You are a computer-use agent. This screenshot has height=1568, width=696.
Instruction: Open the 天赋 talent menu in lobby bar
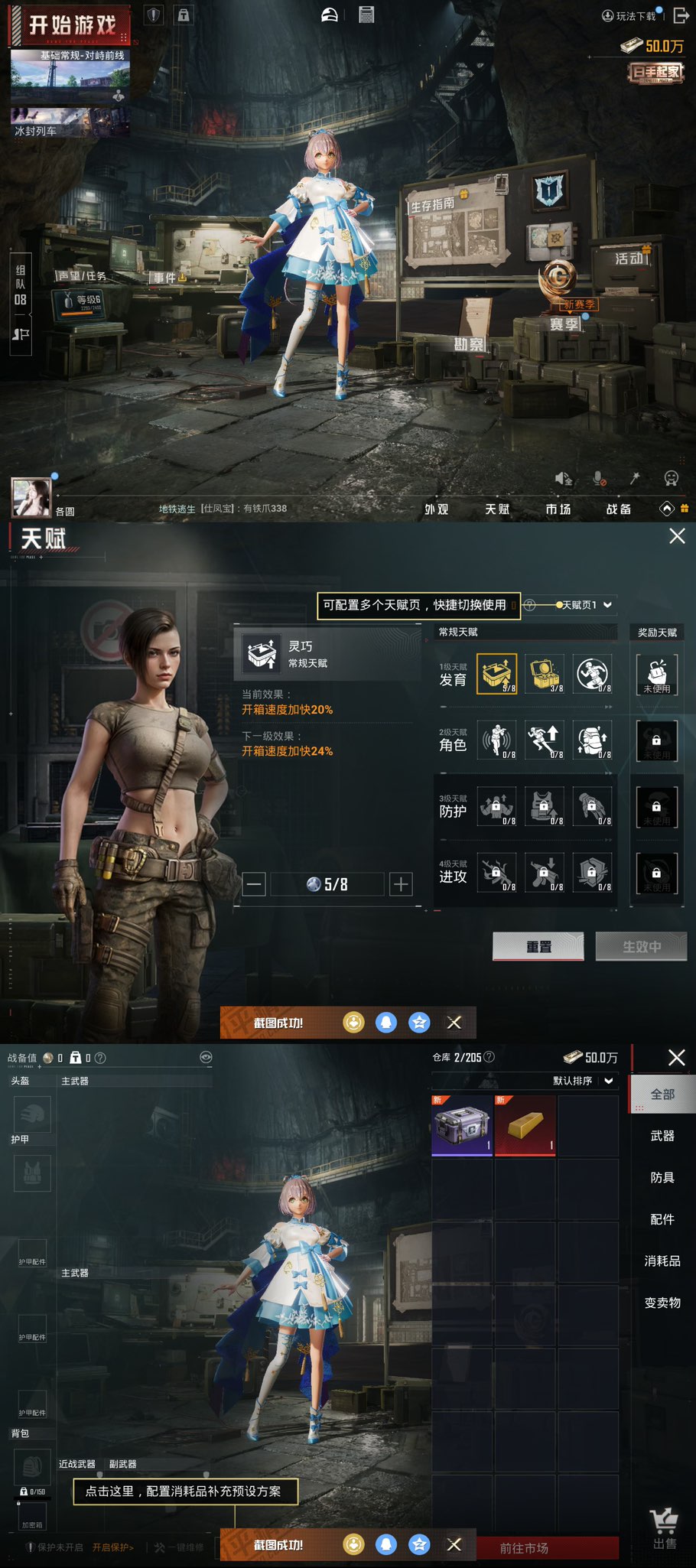[x=497, y=509]
